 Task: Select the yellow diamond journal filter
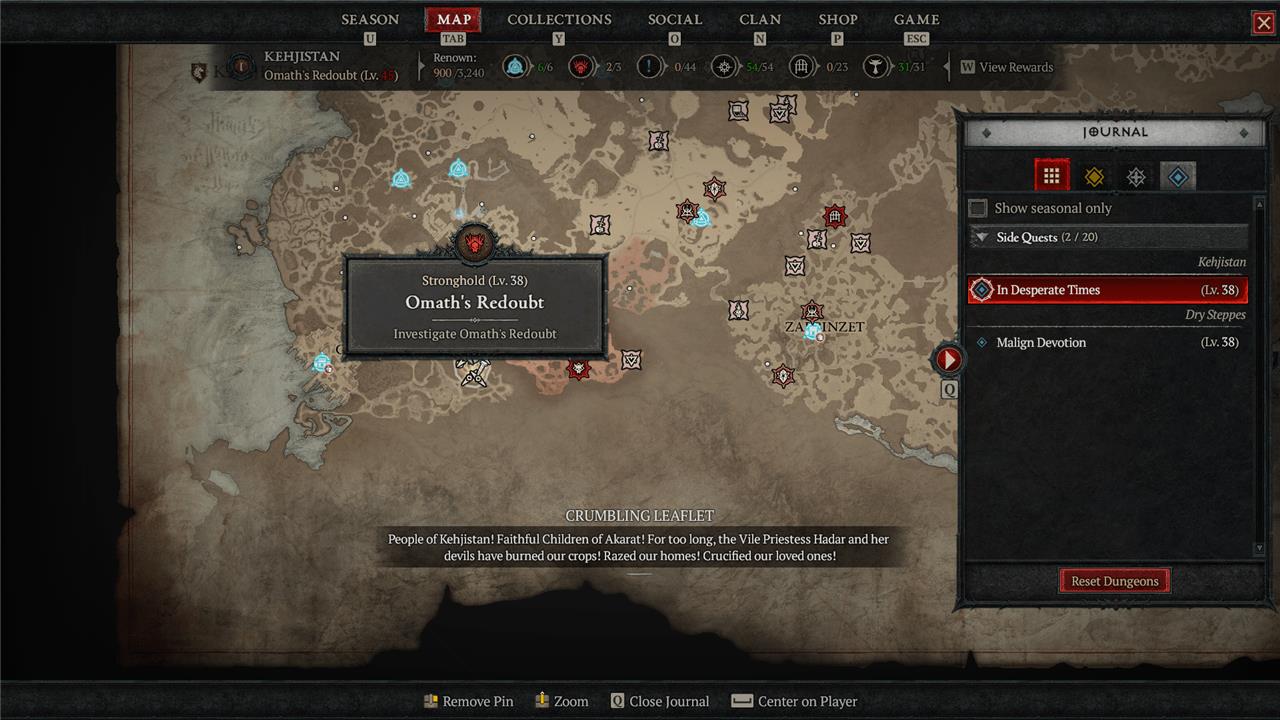1094,177
